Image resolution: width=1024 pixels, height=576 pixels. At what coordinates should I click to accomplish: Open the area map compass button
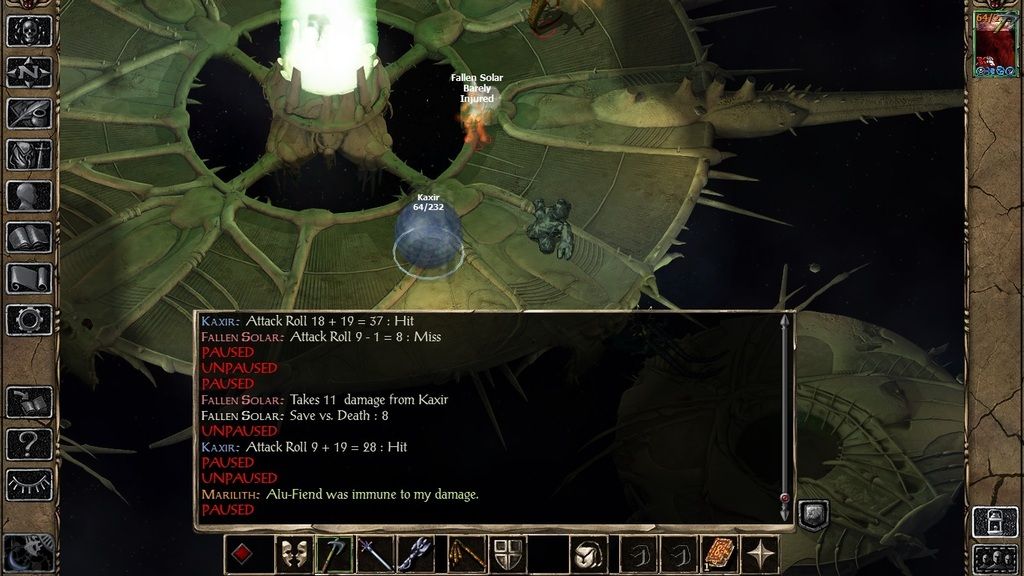29,72
